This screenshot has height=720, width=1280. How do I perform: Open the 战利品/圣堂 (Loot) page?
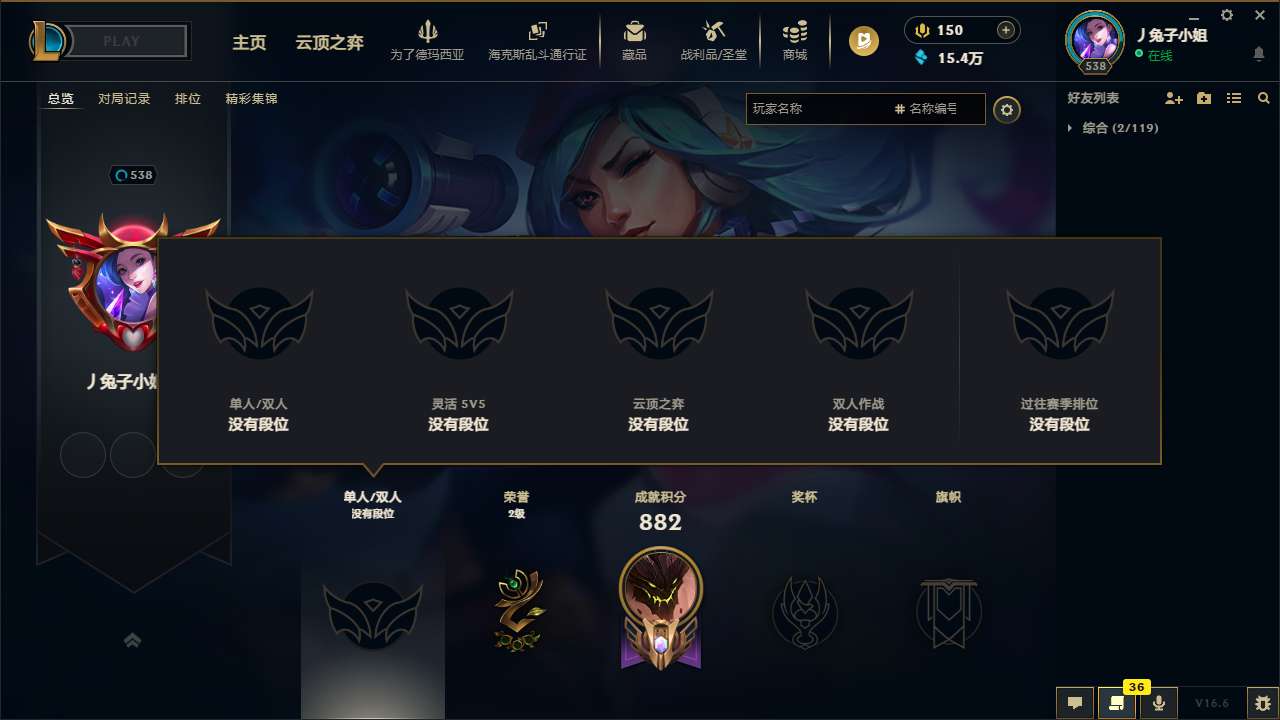click(713, 41)
